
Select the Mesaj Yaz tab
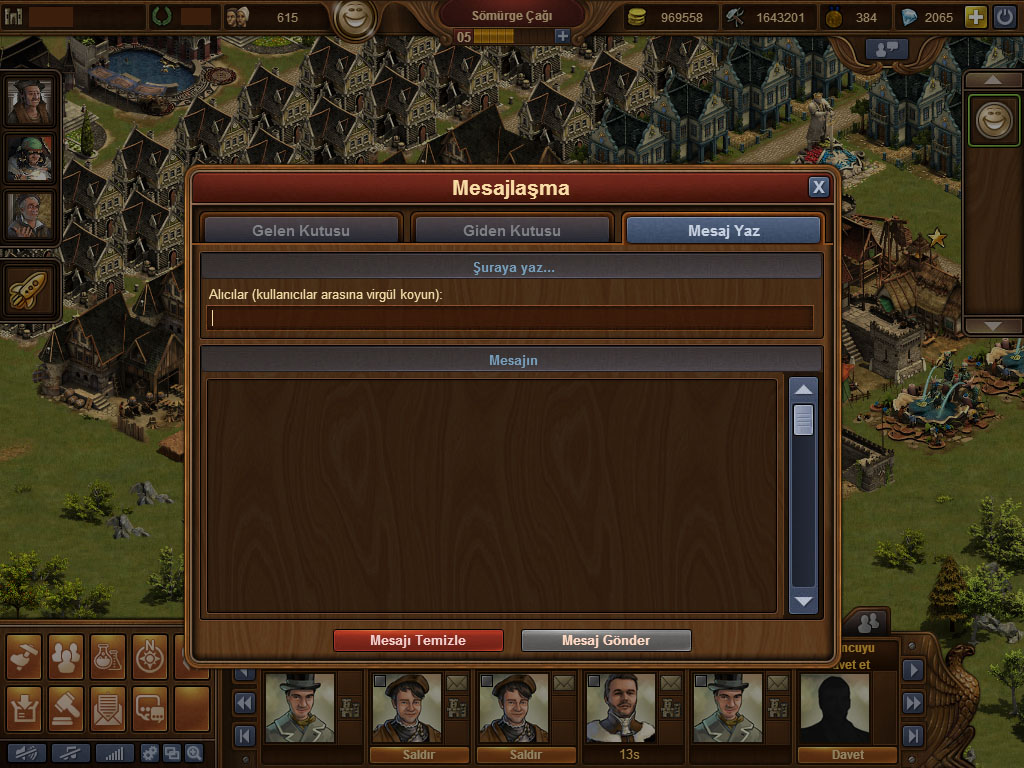(x=723, y=231)
